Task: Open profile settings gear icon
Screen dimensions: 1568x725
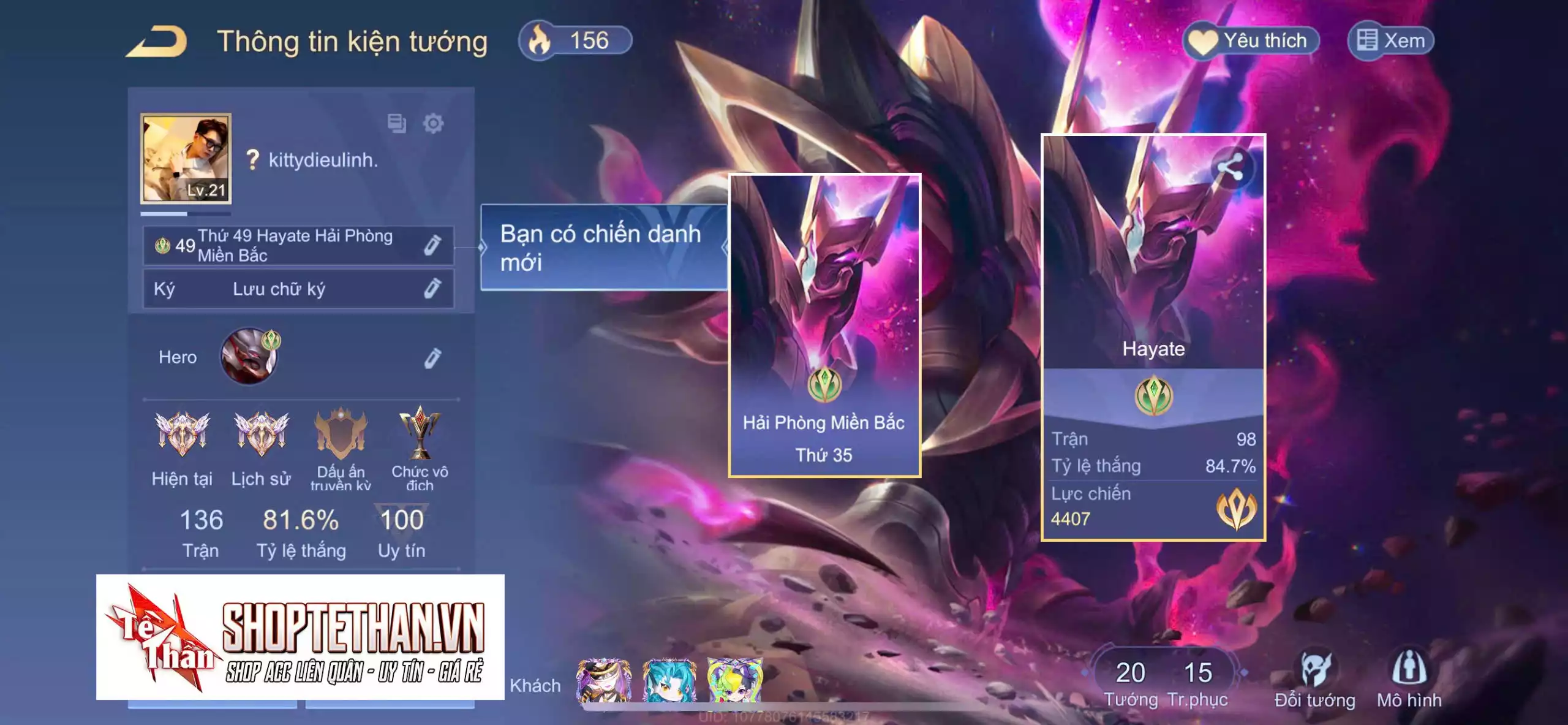Action: pyautogui.click(x=433, y=123)
